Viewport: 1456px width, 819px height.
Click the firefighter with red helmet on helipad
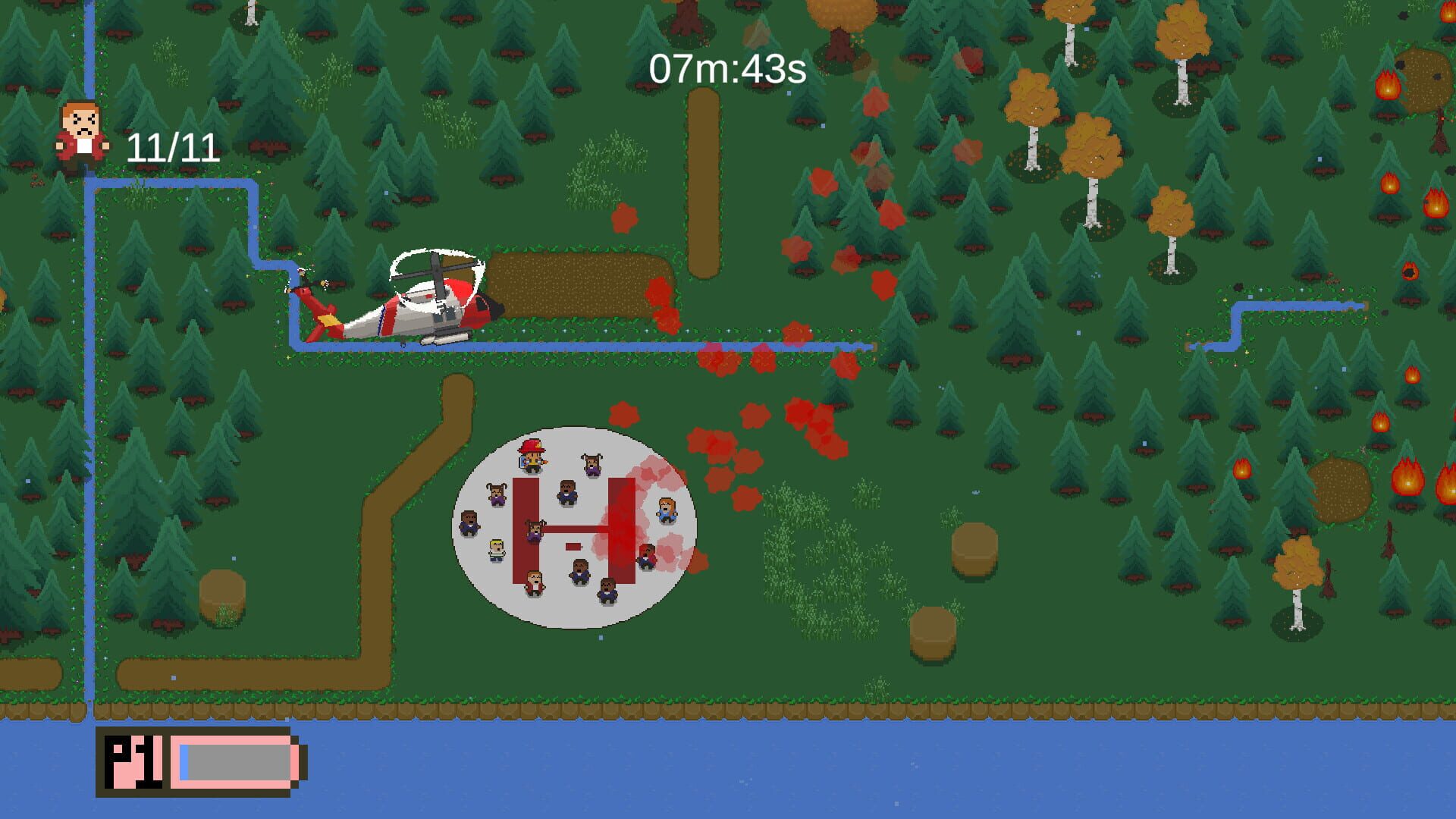pos(531,456)
